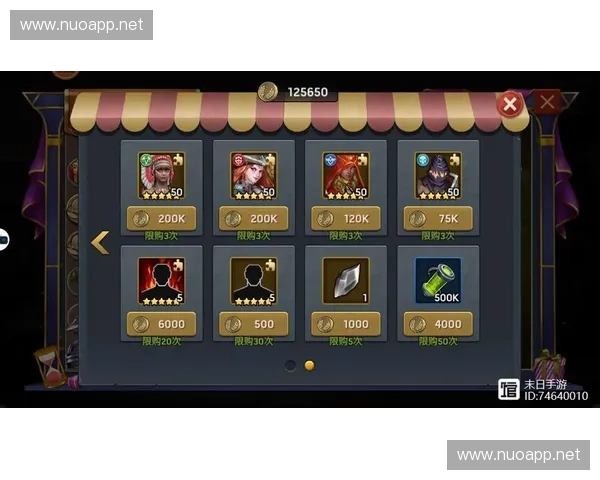Buy the crystal for 1000 coins

[x=346, y=324]
